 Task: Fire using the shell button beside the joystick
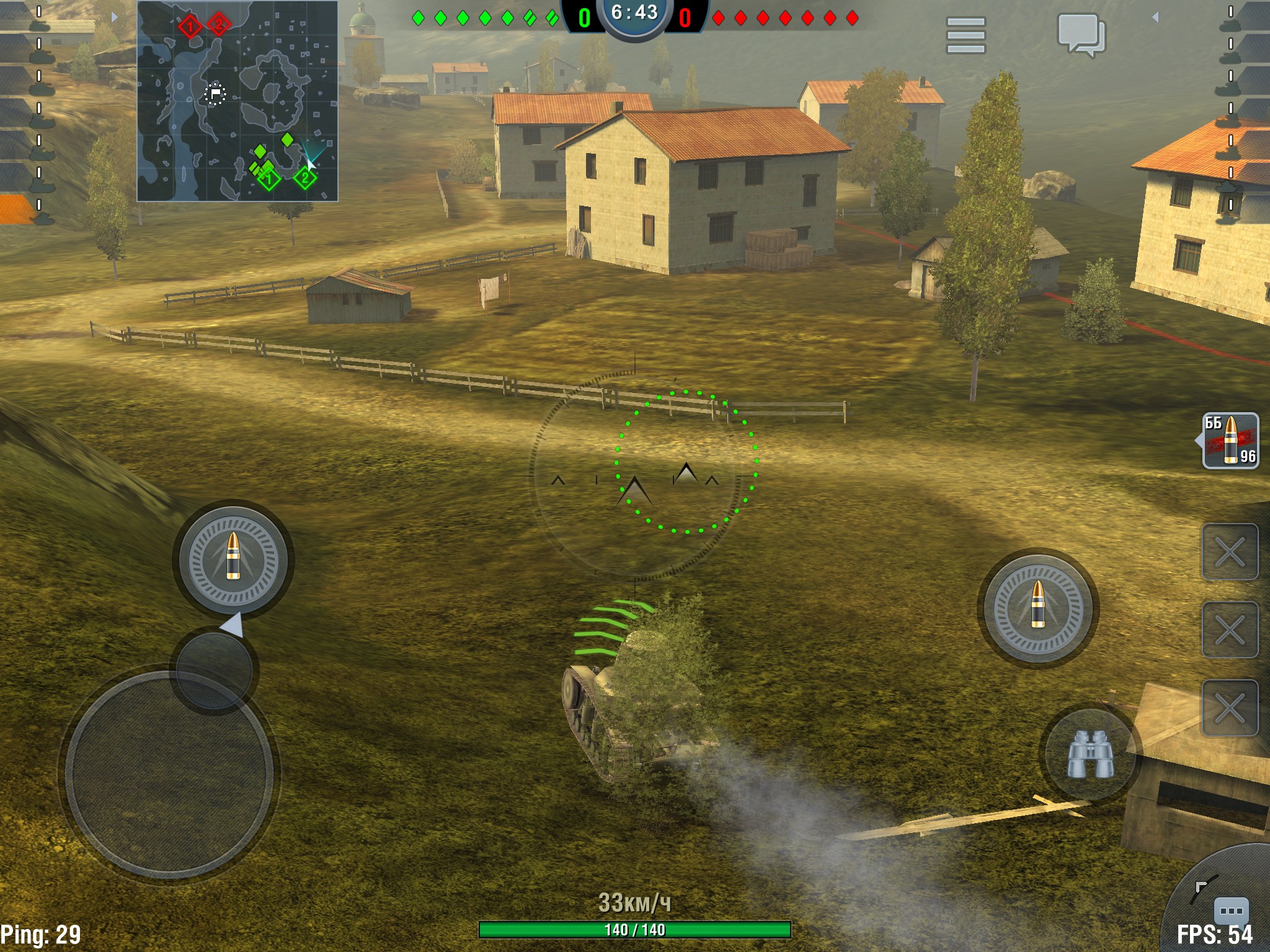[233, 558]
